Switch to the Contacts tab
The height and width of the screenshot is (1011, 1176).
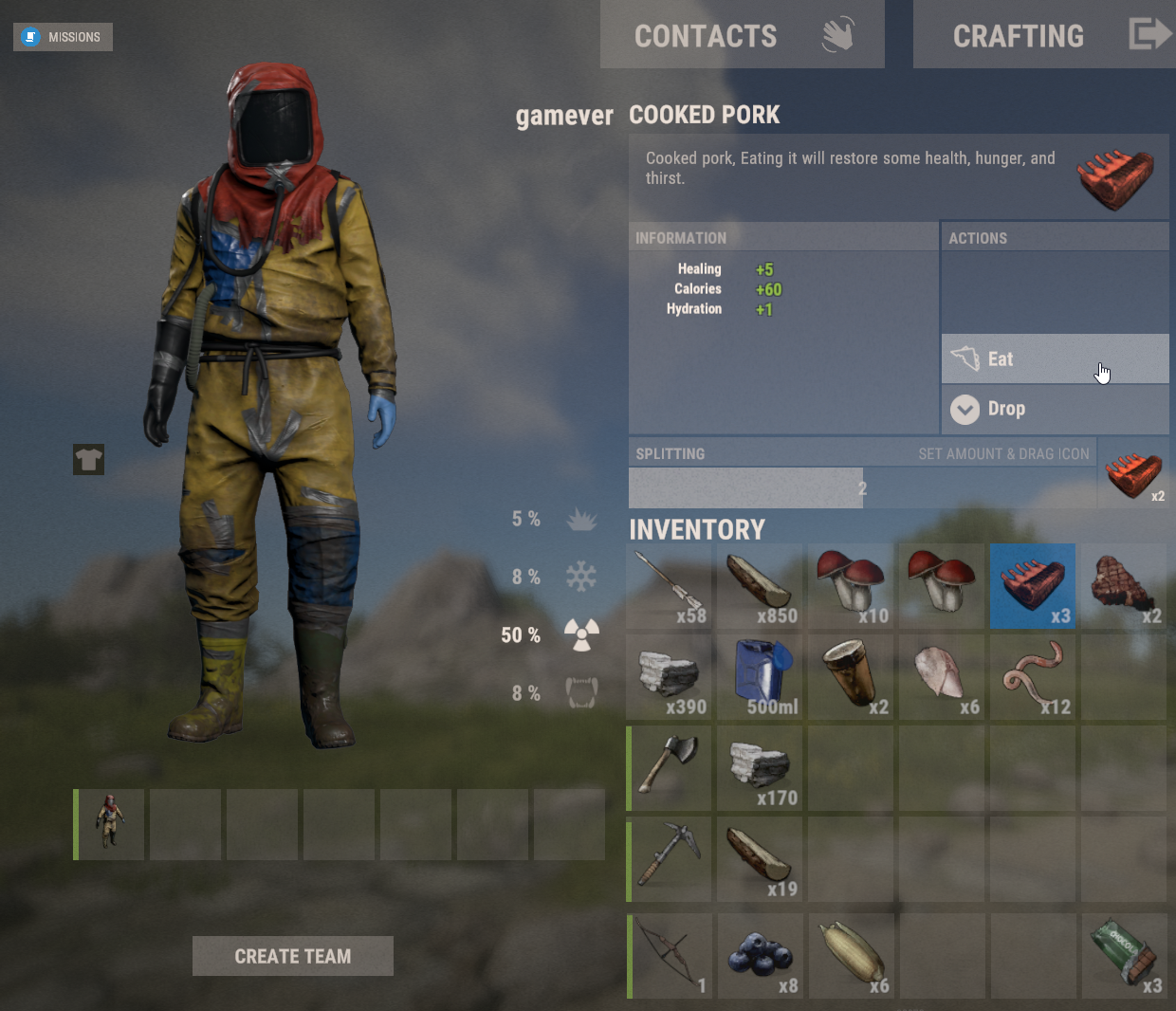point(742,35)
